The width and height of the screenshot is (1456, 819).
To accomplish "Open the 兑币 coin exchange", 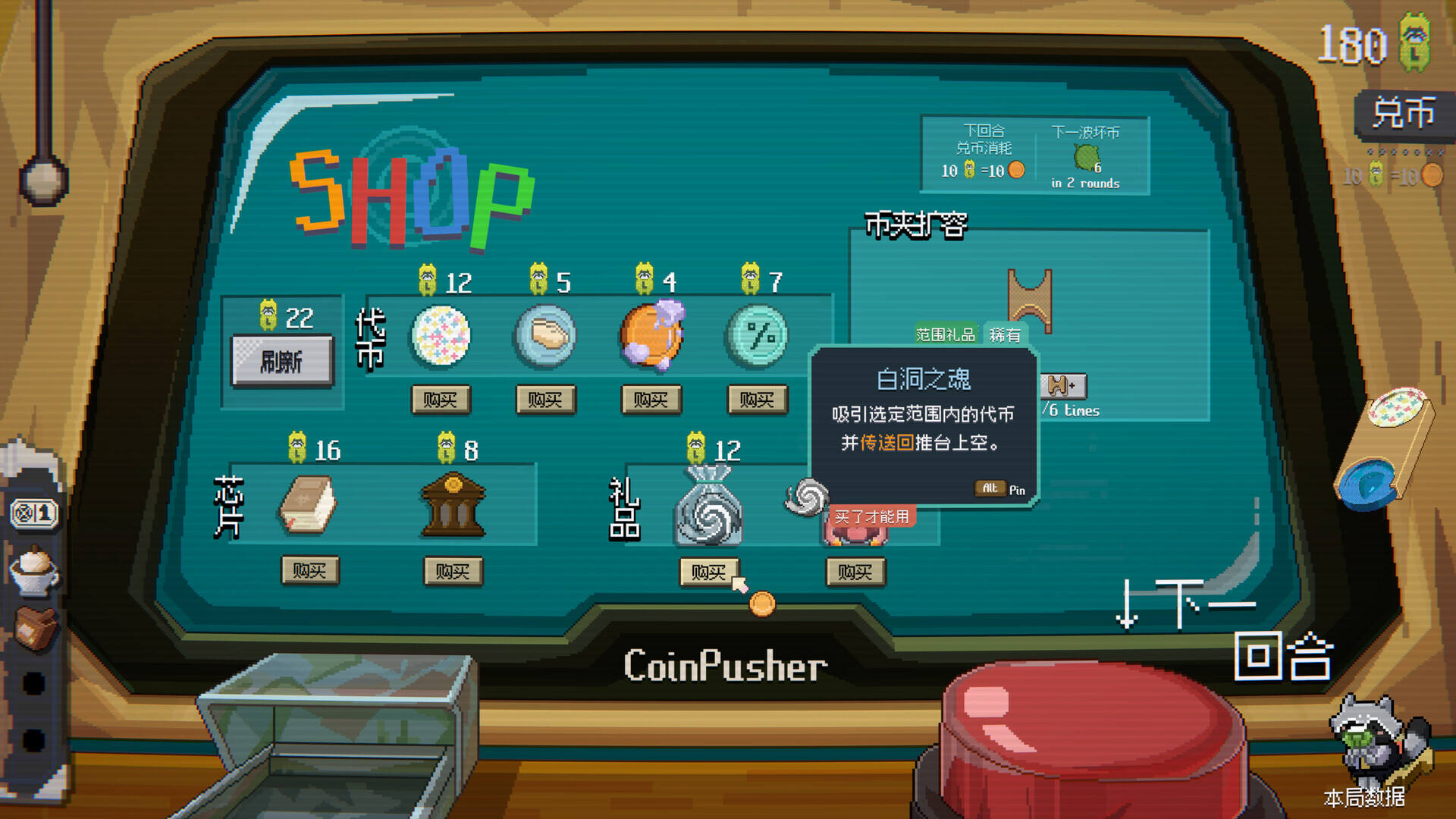I will [x=1403, y=114].
